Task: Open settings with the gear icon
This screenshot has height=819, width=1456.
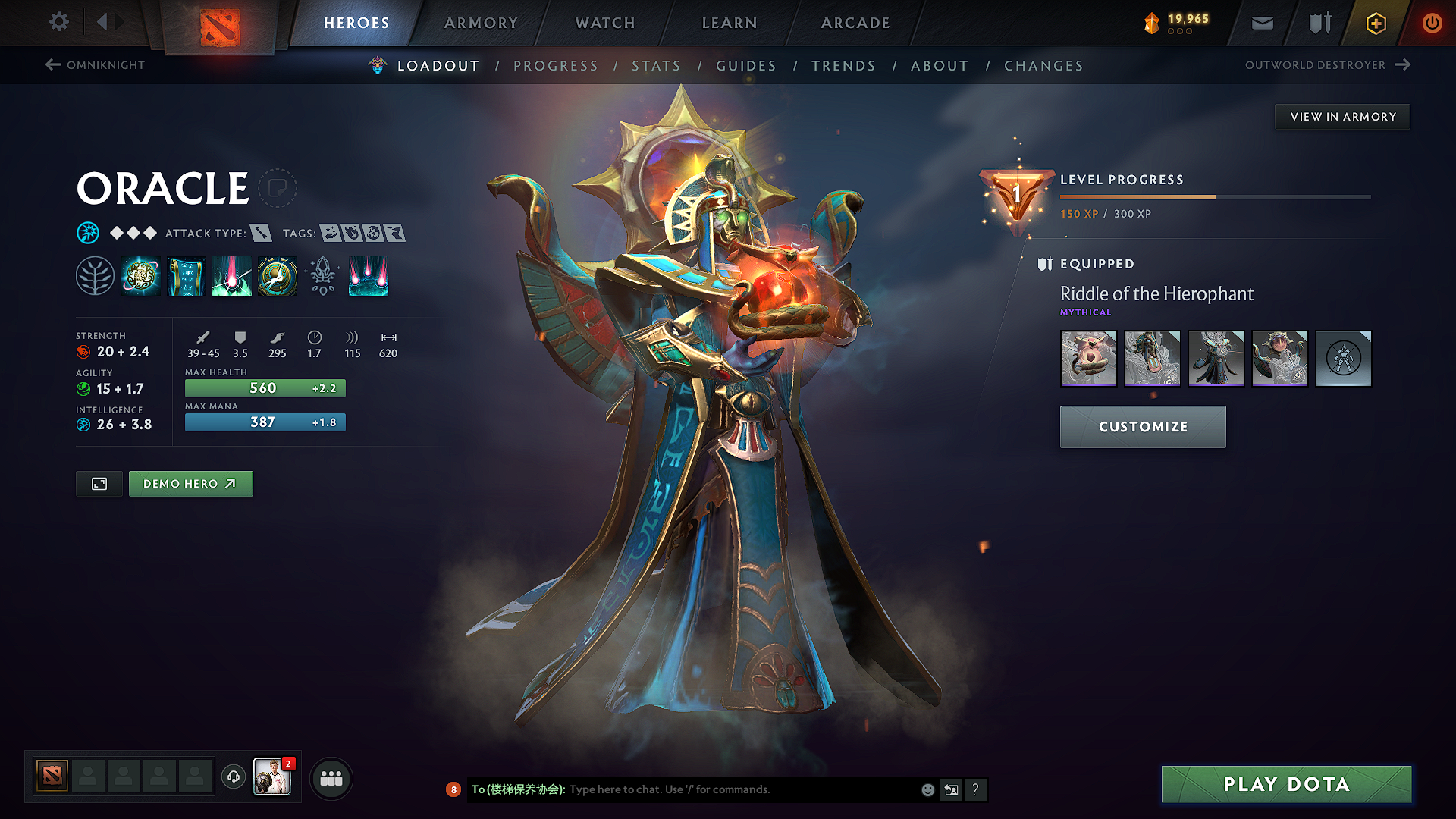Action: [59, 22]
